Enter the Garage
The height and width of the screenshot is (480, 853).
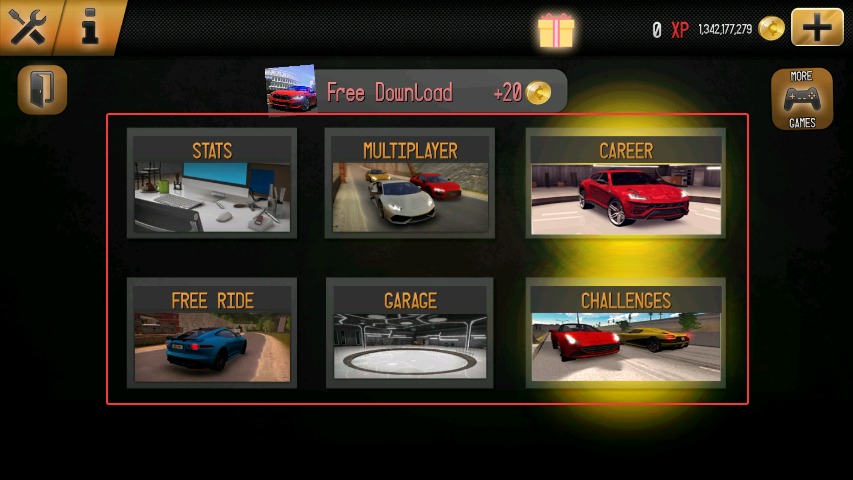point(410,333)
